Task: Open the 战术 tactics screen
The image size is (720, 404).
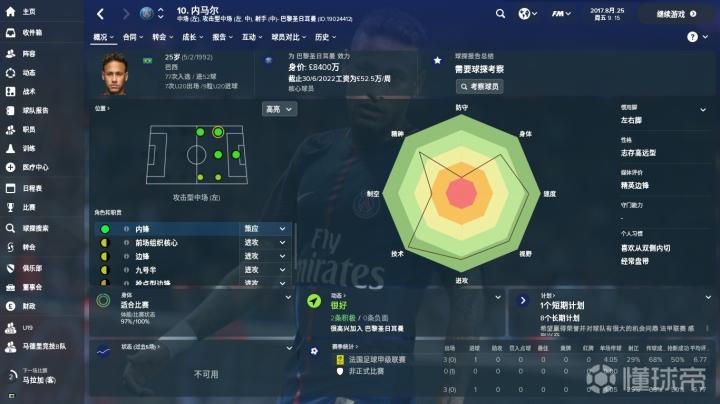Action: pos(28,90)
